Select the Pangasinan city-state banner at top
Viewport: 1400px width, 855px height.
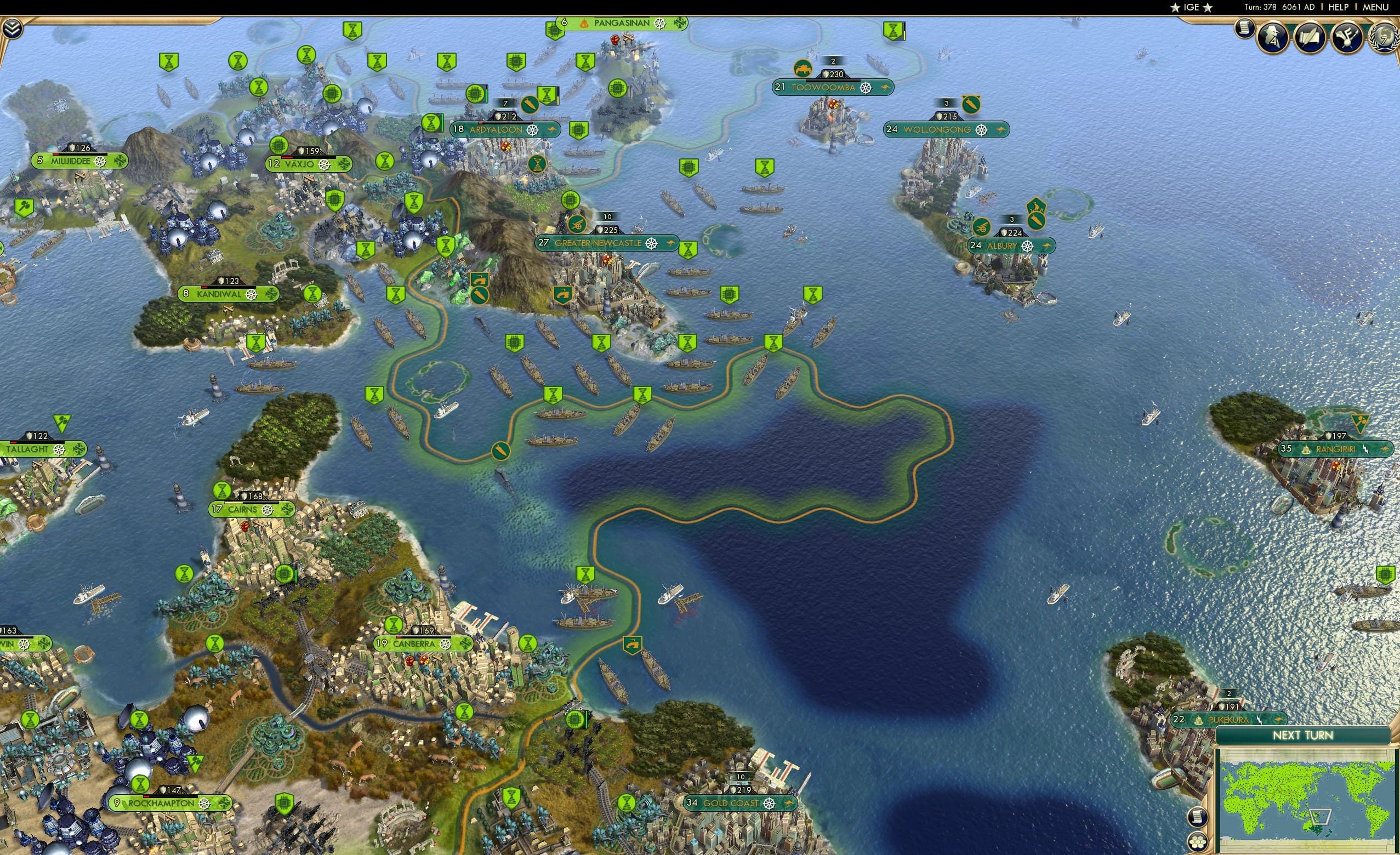click(x=619, y=22)
